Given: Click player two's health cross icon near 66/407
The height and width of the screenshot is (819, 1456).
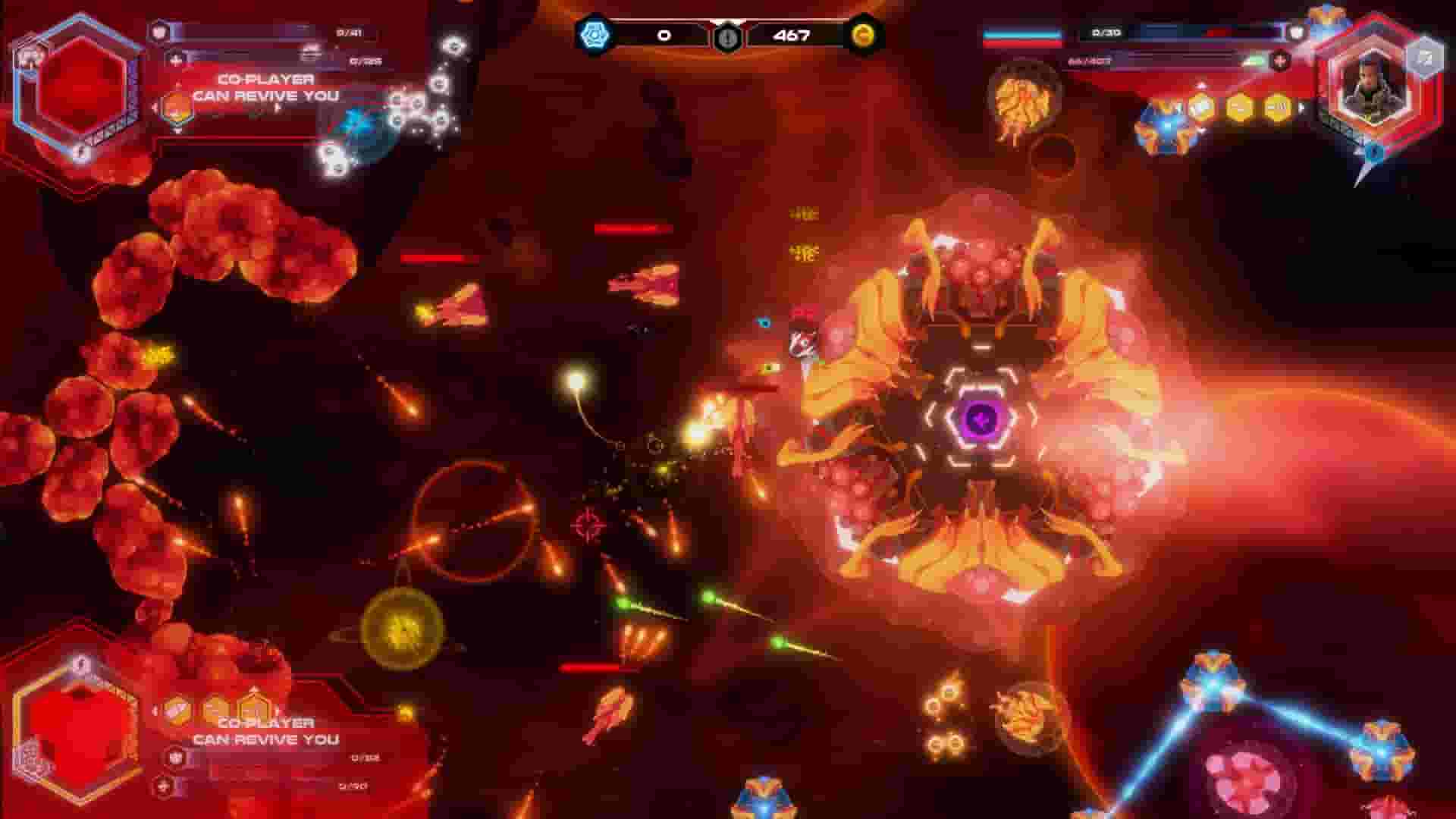Looking at the screenshot, I should 1279,60.
